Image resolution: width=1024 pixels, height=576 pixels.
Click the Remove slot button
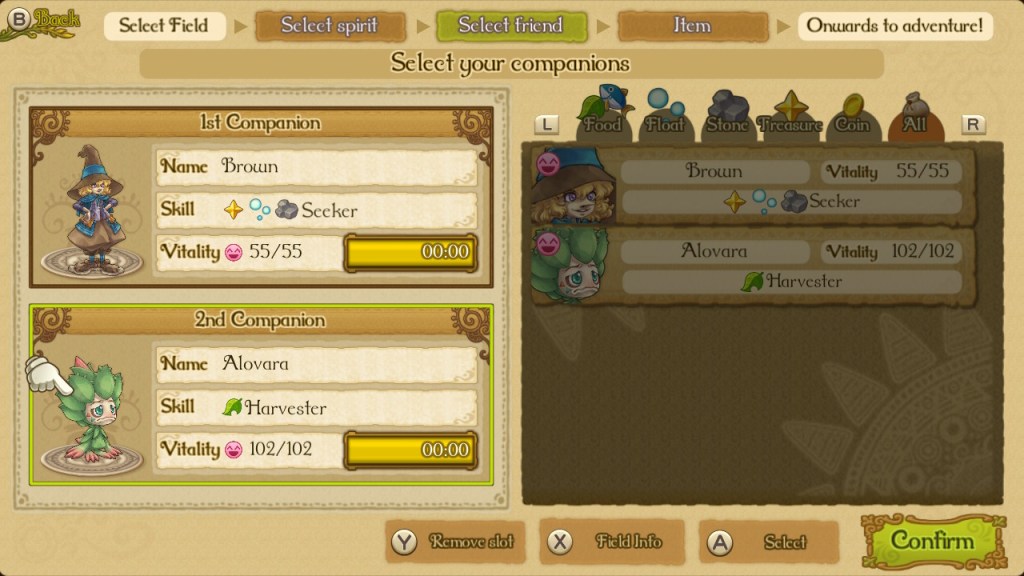click(x=457, y=542)
